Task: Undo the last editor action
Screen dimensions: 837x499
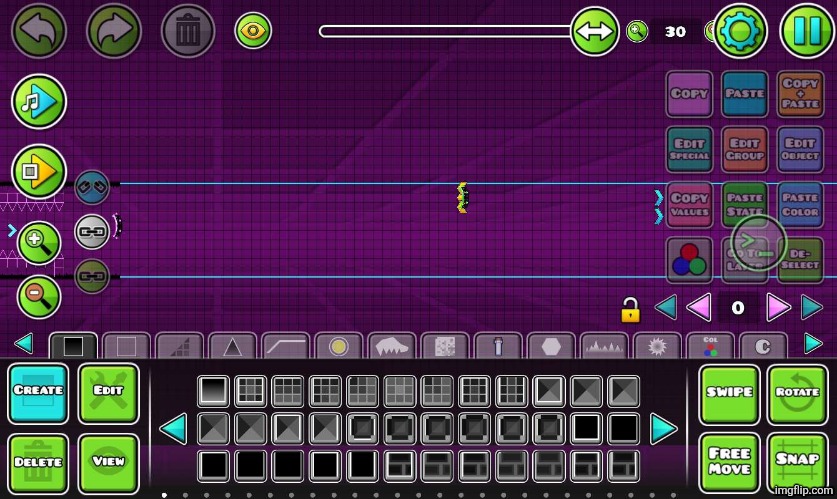Action: (39, 31)
